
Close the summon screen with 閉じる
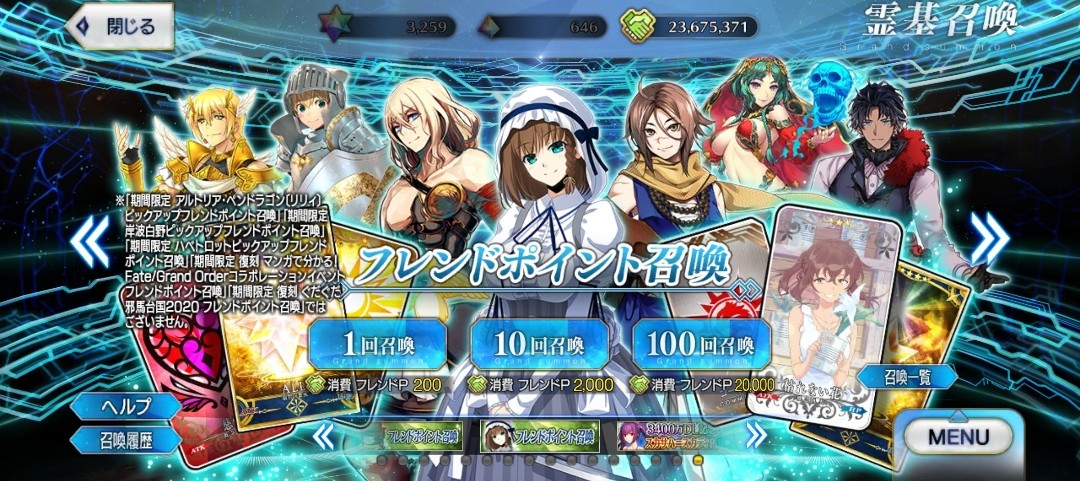(119, 27)
